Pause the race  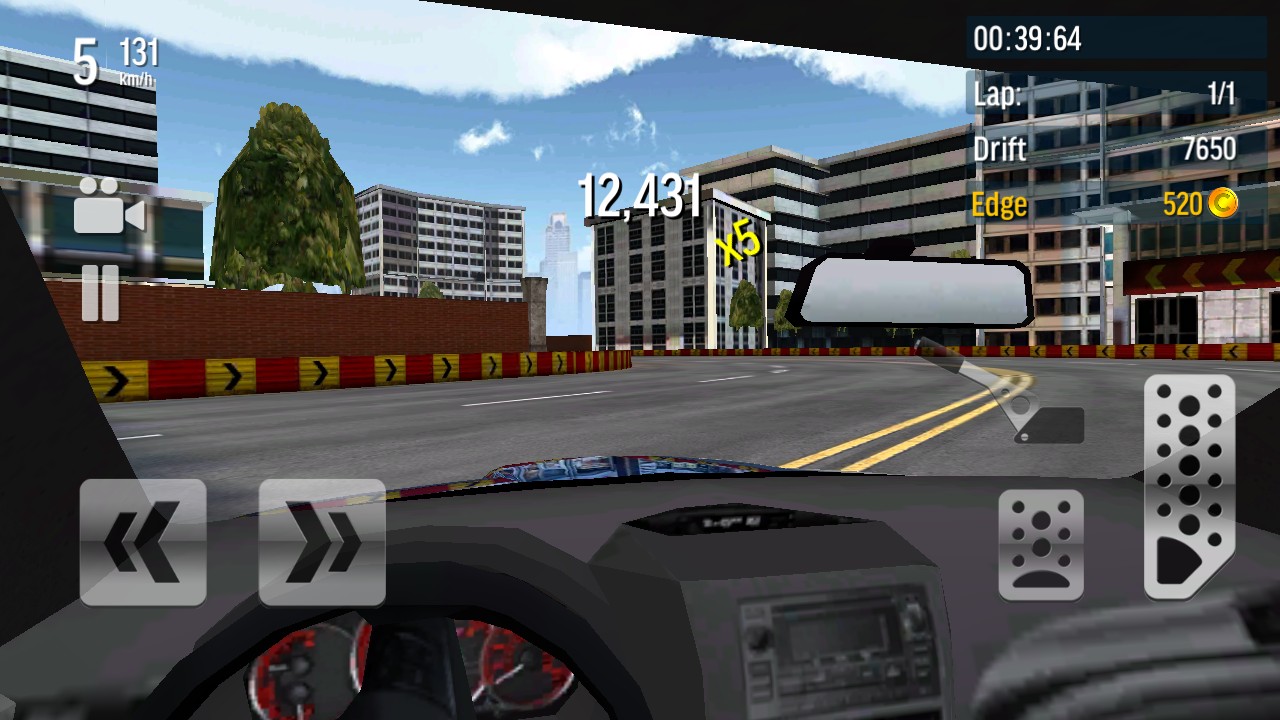100,293
